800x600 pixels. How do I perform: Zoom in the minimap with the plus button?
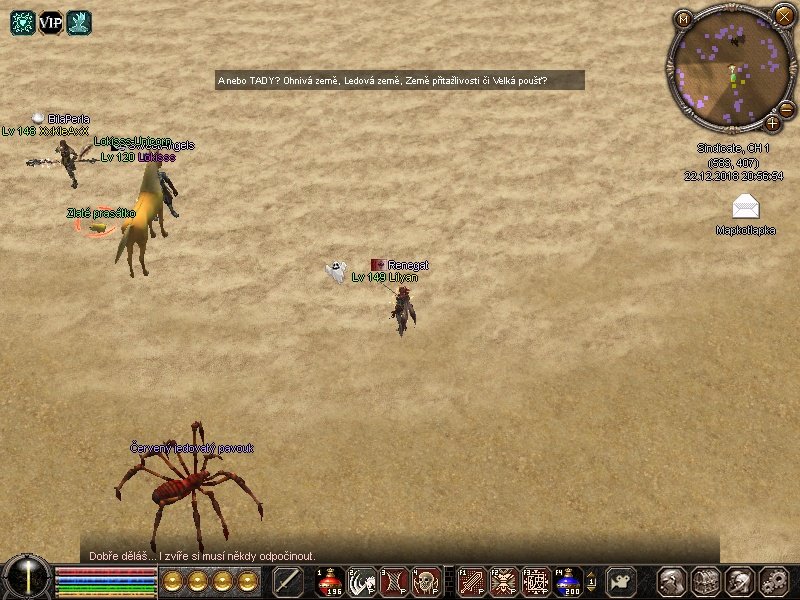(x=772, y=123)
